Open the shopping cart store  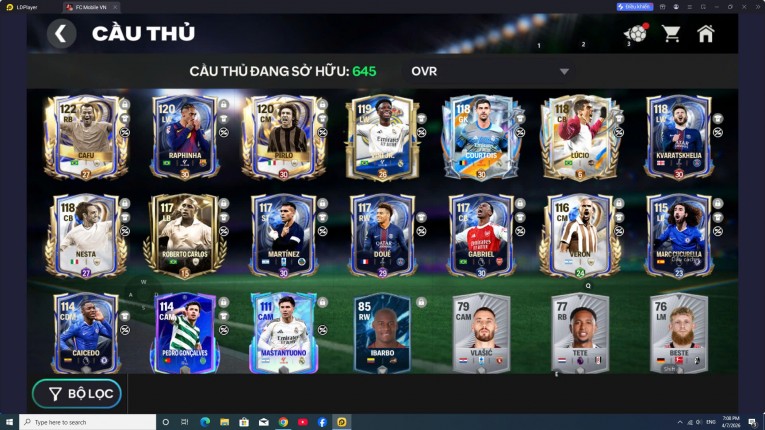tap(671, 34)
